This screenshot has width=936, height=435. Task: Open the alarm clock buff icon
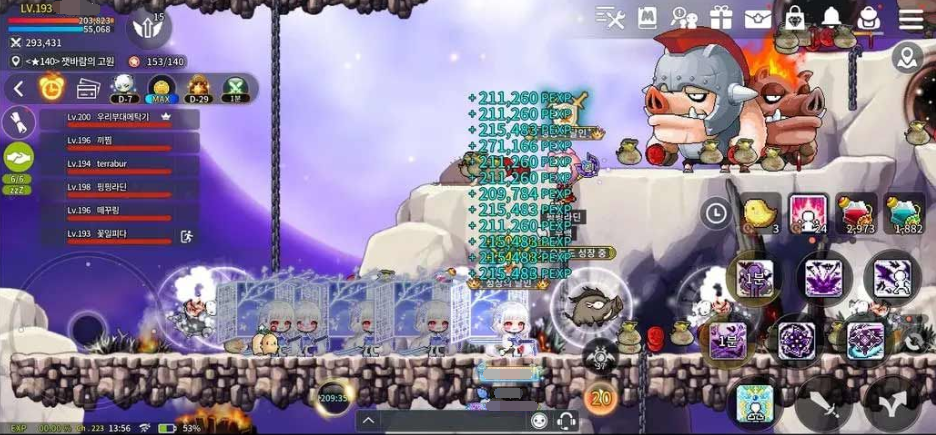51,88
